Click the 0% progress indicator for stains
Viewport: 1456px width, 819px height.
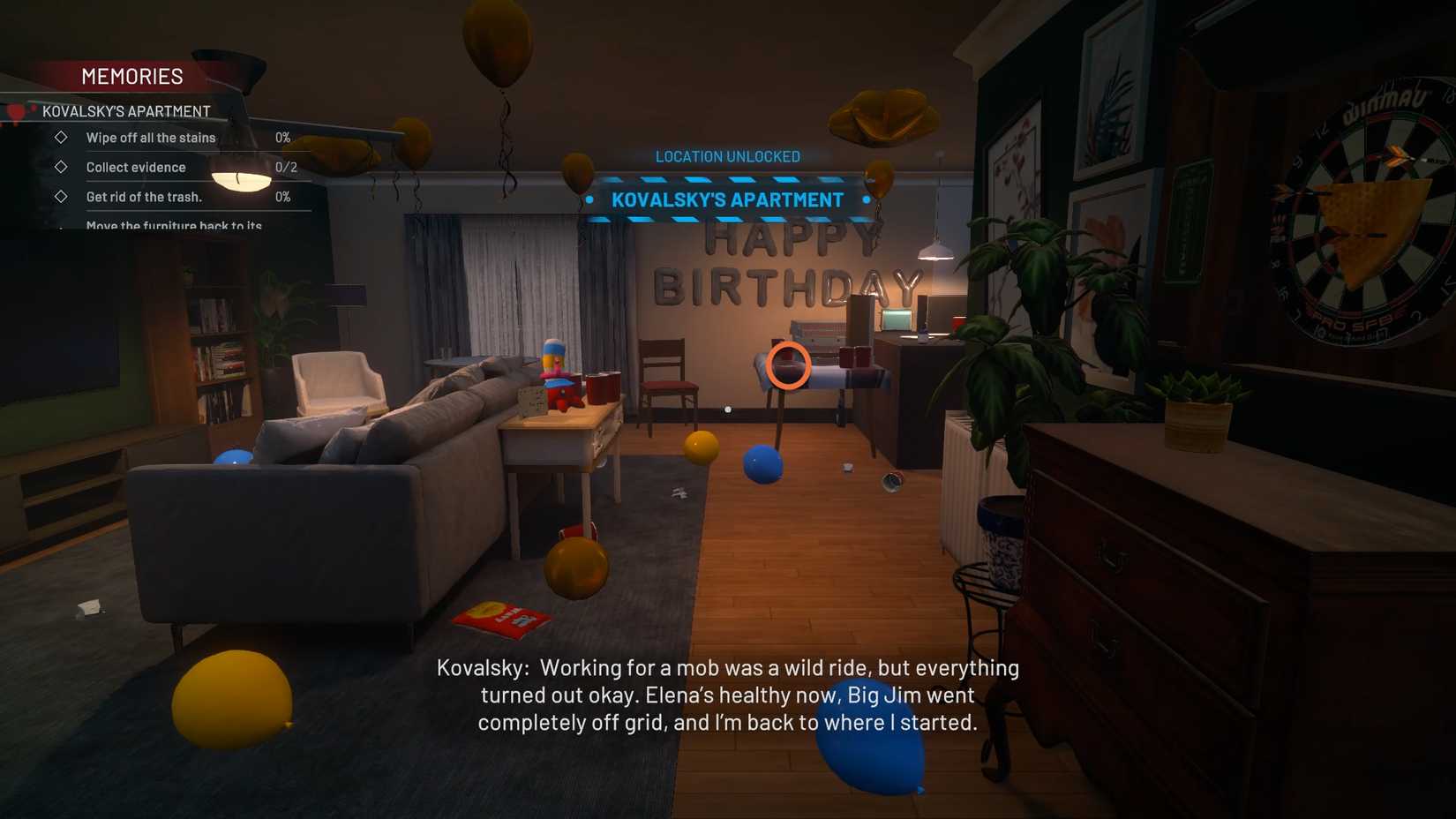(x=283, y=138)
